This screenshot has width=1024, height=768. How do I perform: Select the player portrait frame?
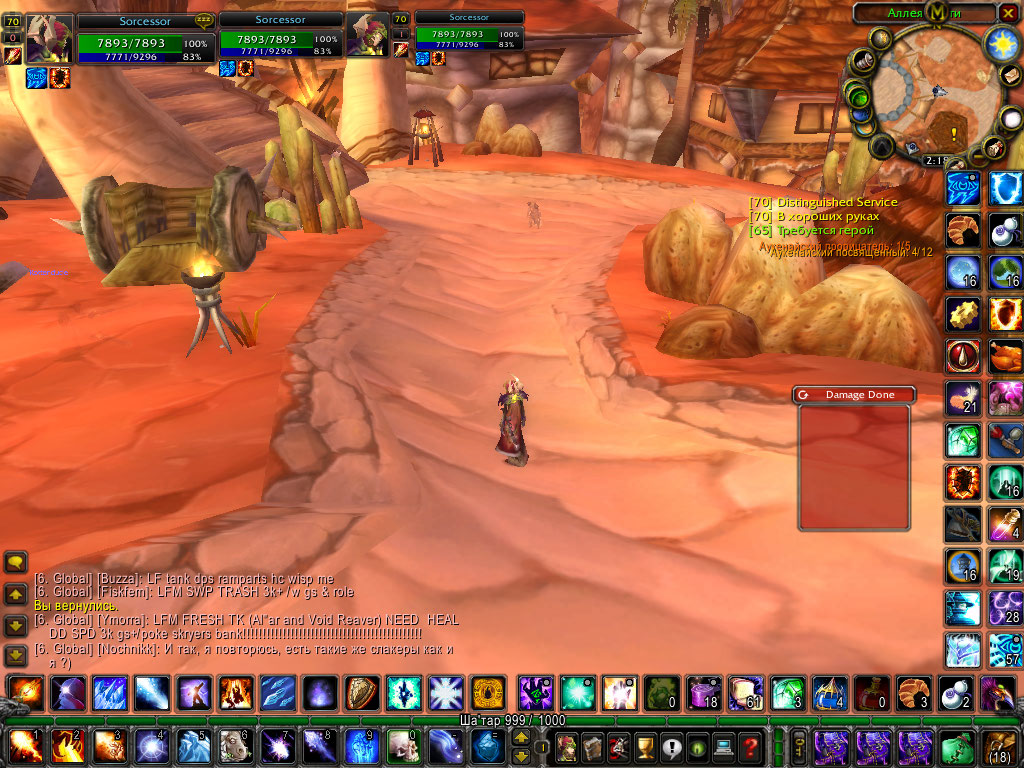(49, 39)
